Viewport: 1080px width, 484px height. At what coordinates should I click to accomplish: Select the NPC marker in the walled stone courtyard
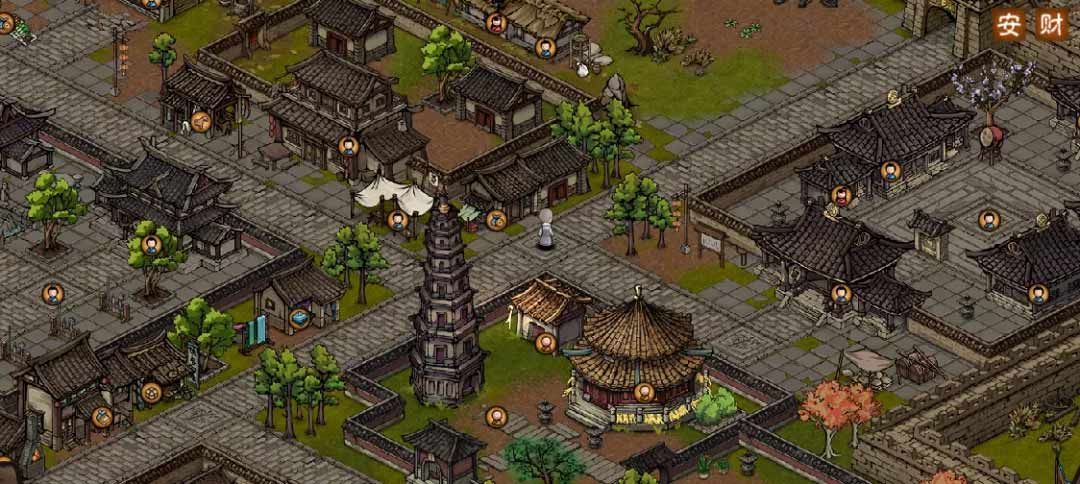coord(988,219)
